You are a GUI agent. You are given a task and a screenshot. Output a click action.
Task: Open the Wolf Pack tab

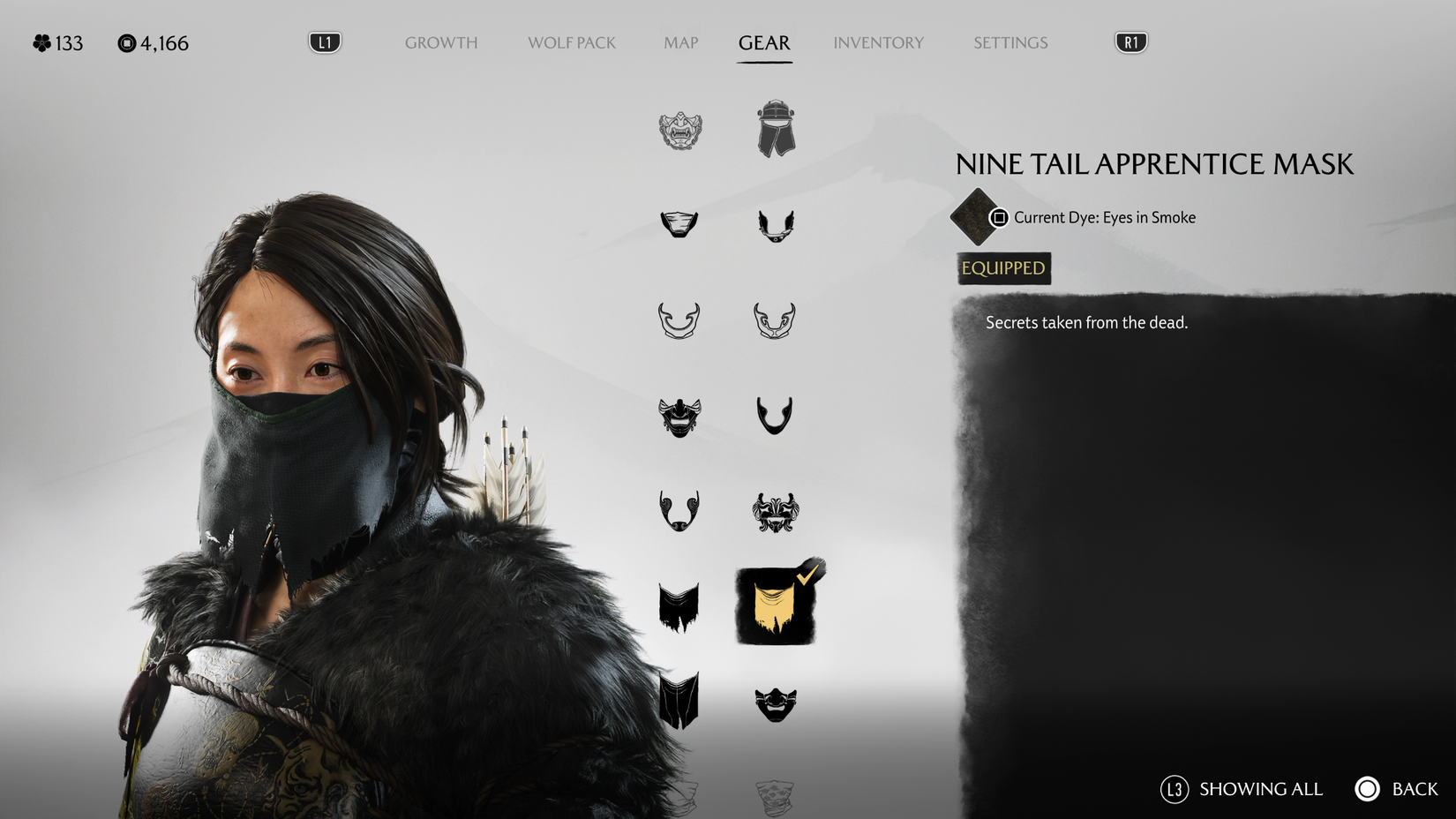571,42
